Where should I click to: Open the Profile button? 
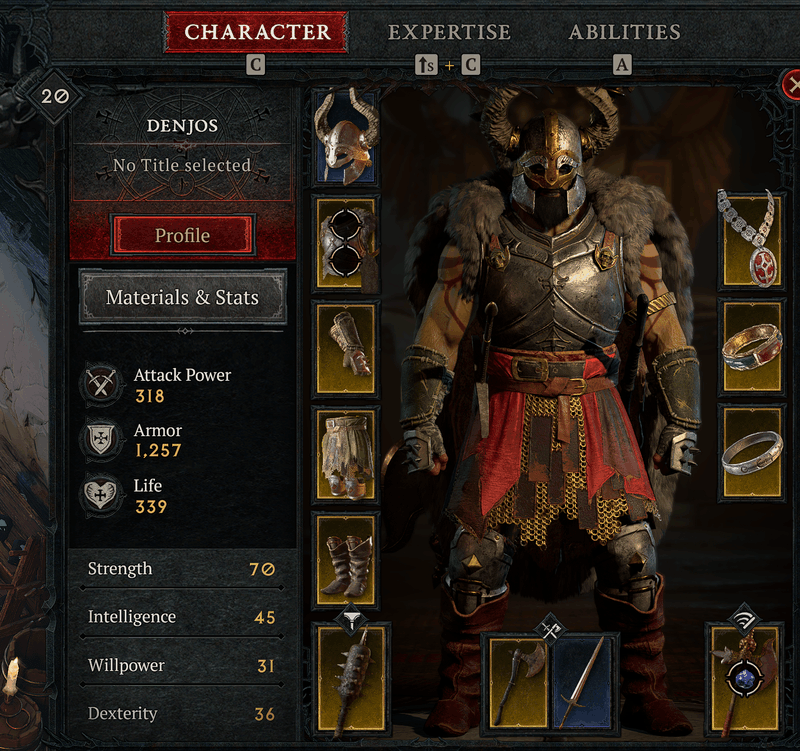pos(182,236)
